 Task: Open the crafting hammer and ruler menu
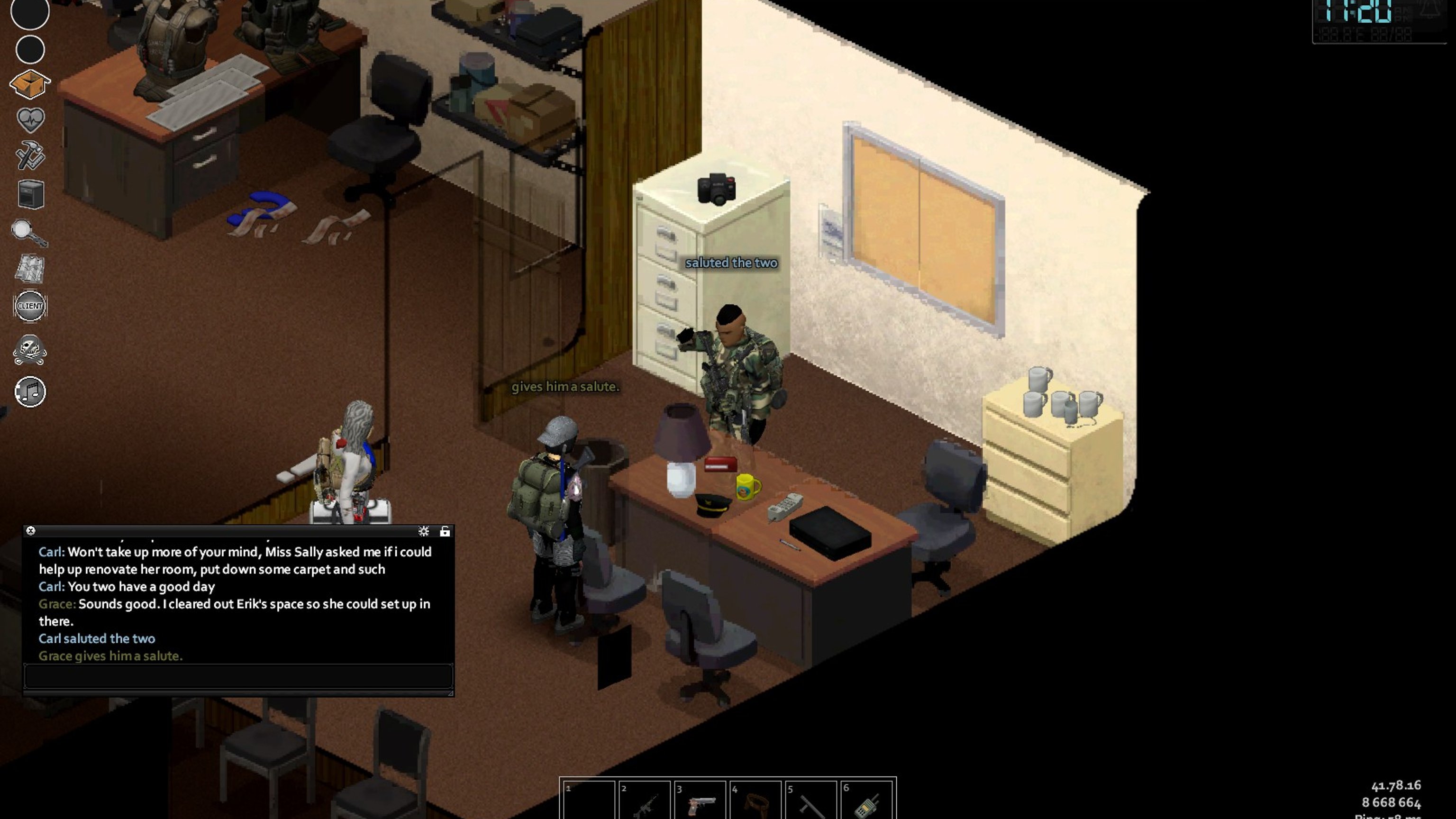(x=30, y=156)
